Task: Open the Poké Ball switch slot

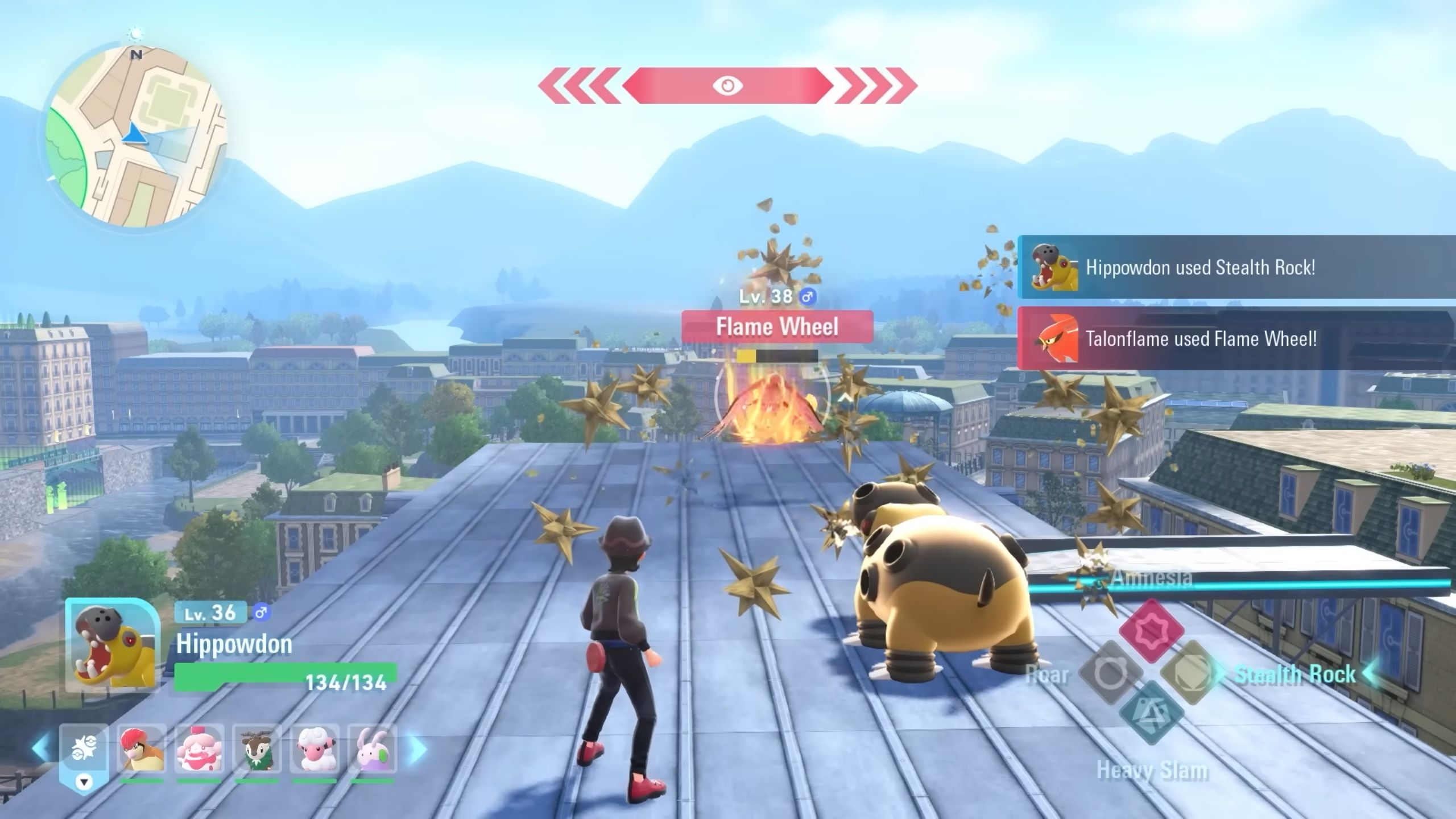Action: tap(84, 749)
